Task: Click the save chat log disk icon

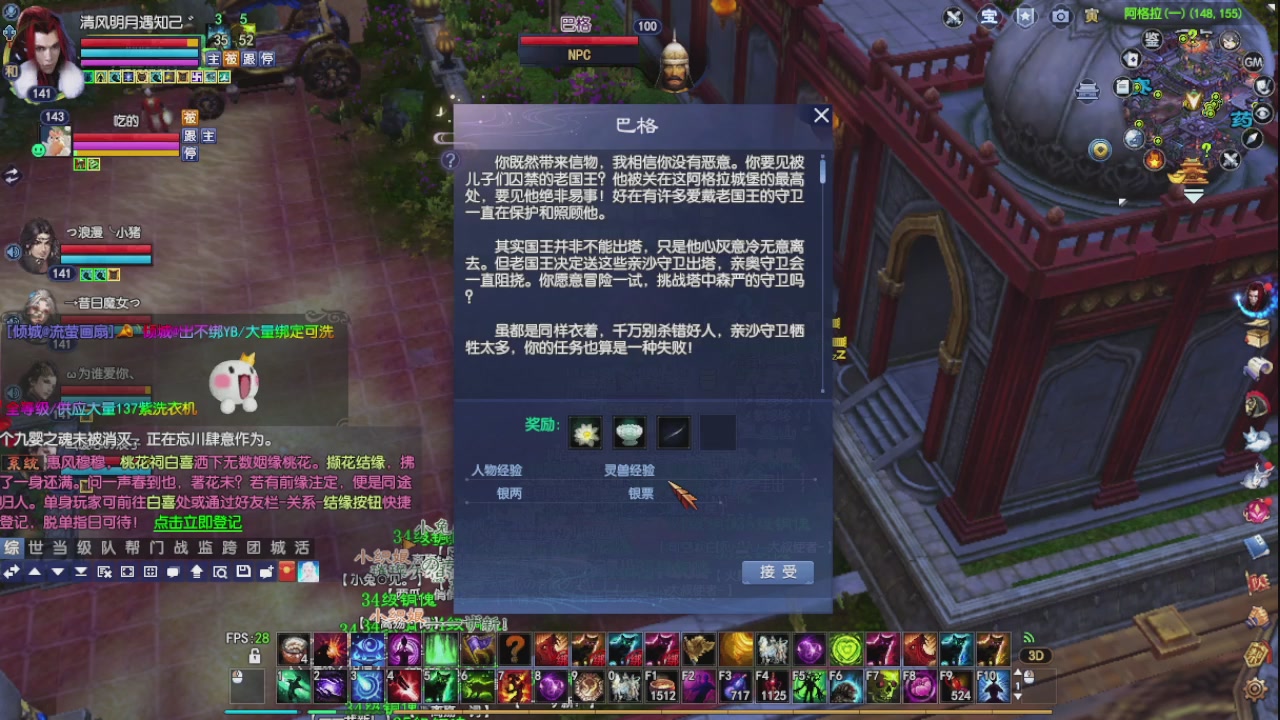Action: (244, 572)
